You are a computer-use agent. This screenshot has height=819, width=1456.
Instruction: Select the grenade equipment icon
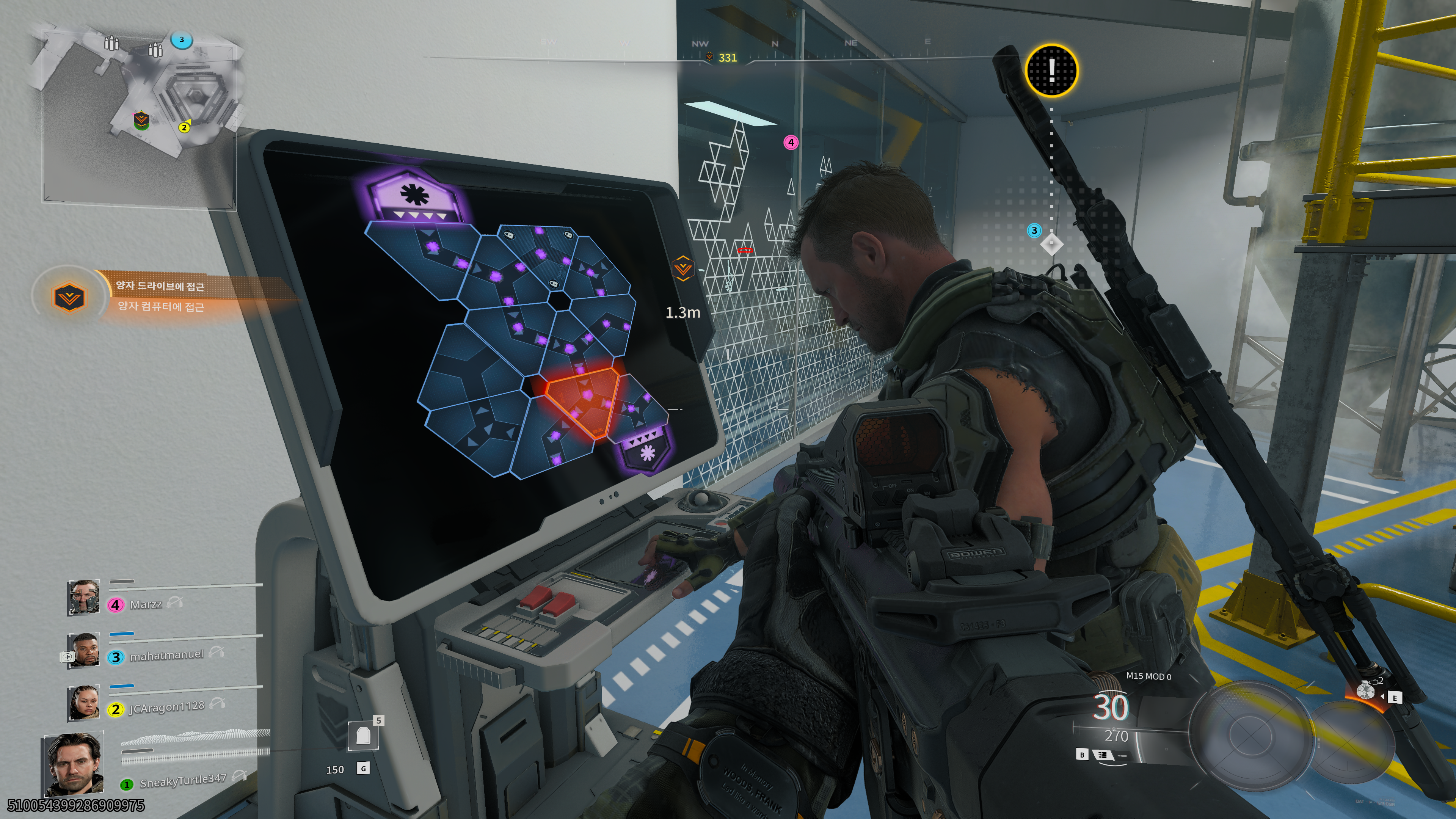click(1365, 690)
